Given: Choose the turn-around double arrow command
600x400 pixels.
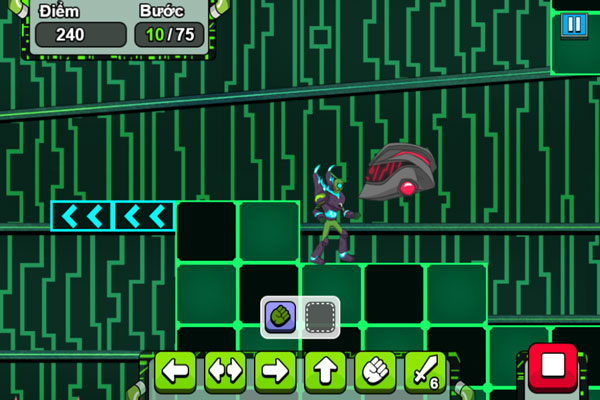Looking at the screenshot, I should point(225,371).
